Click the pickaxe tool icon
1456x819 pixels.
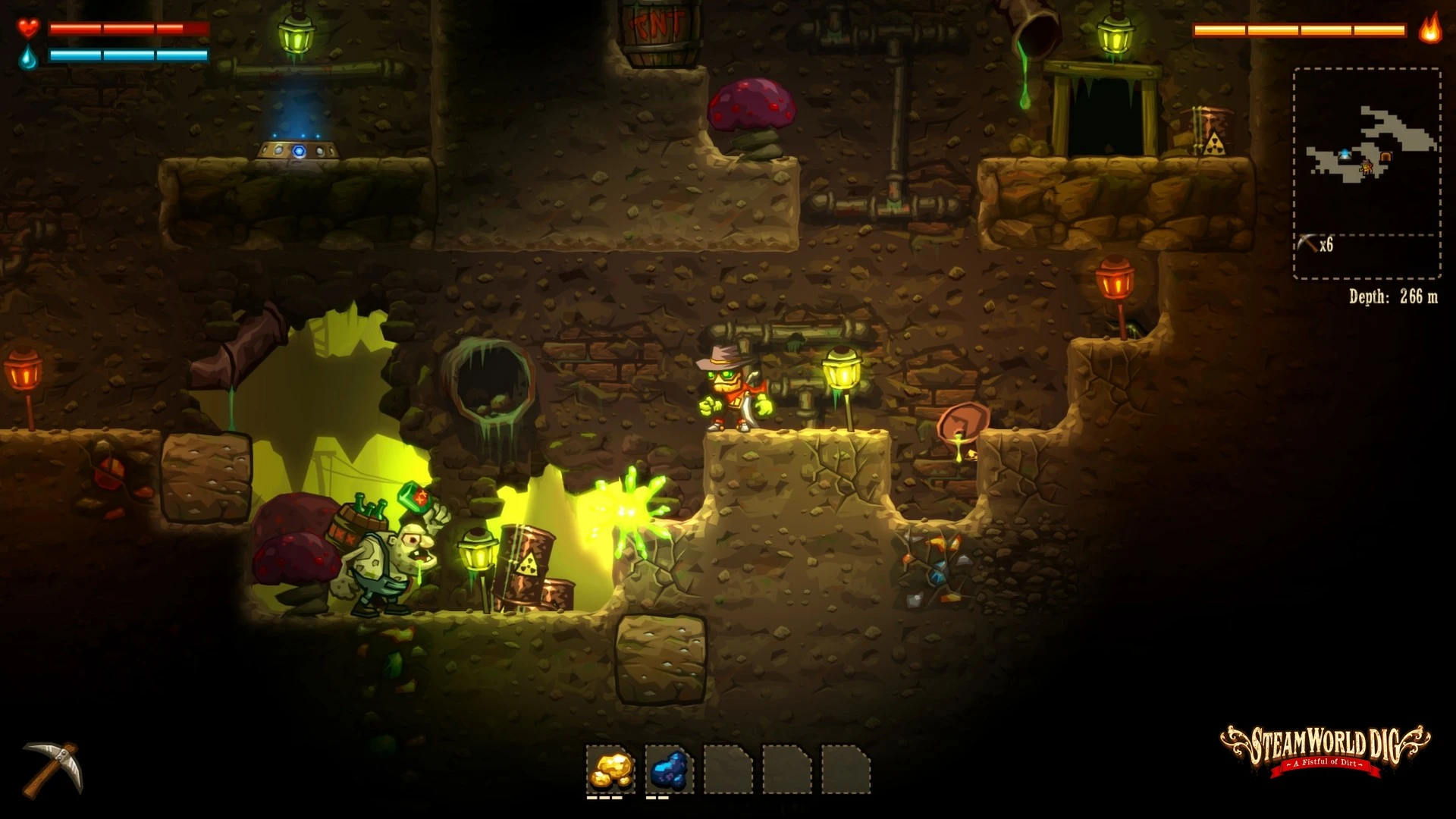pos(52,768)
